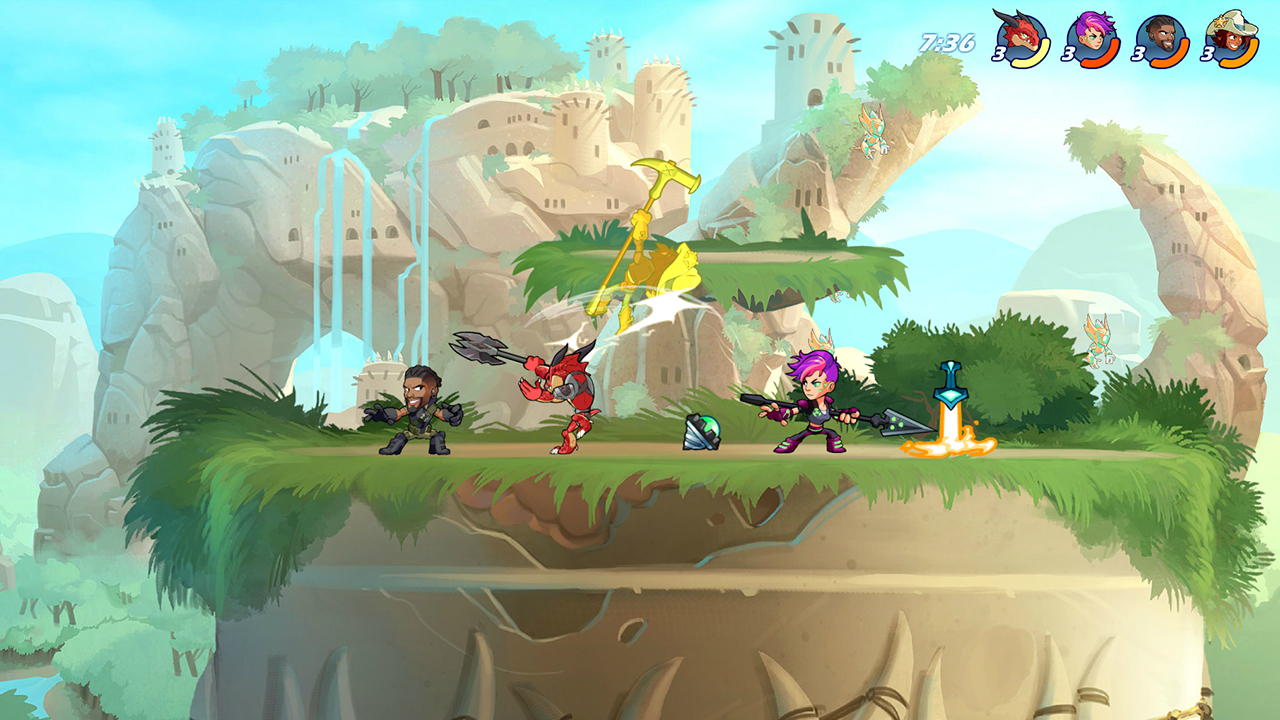Click the green orb gadget item on the platform
1280x720 pixels.
(x=700, y=430)
